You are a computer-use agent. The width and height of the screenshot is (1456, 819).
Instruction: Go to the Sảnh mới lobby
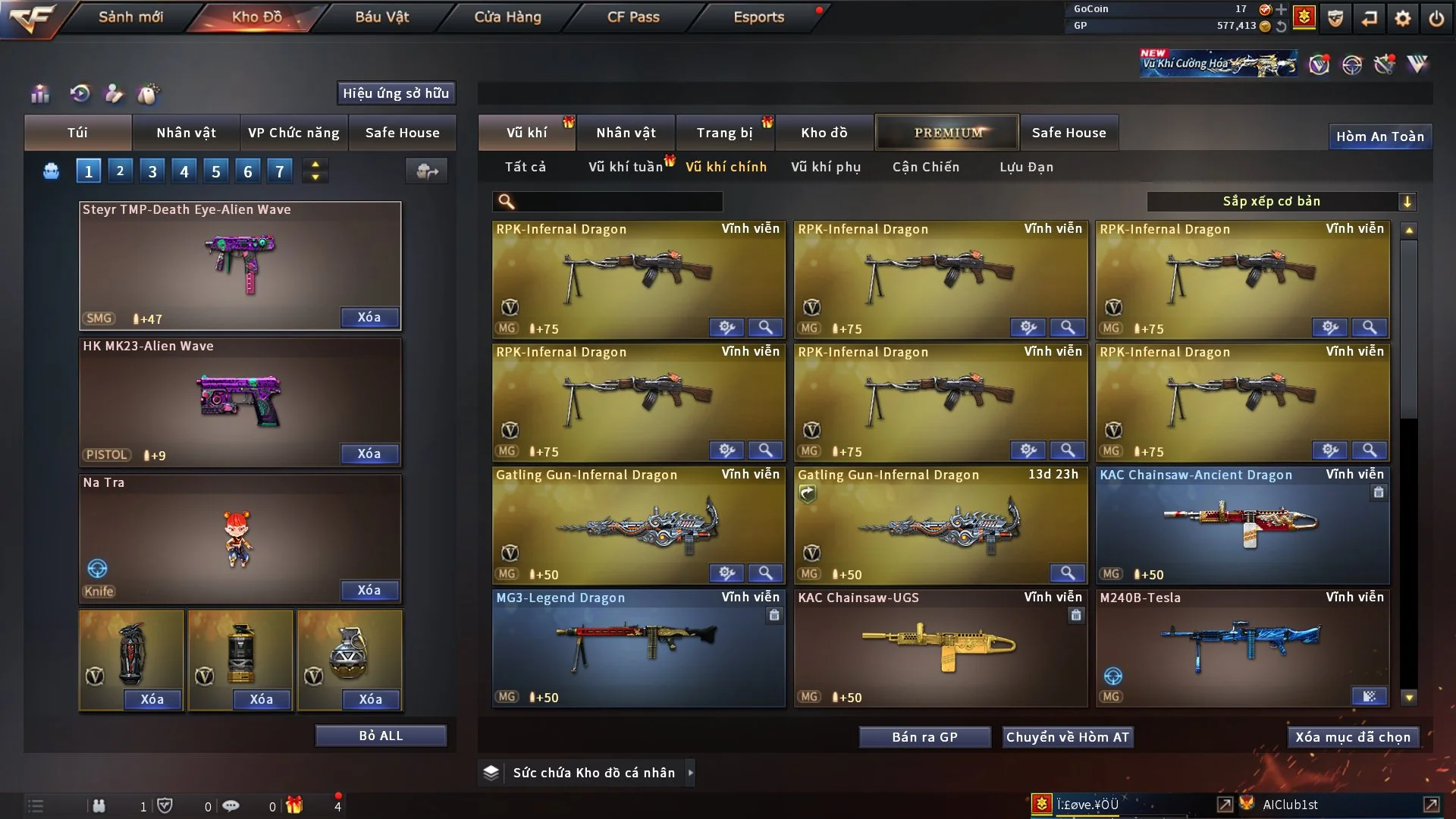pos(130,17)
